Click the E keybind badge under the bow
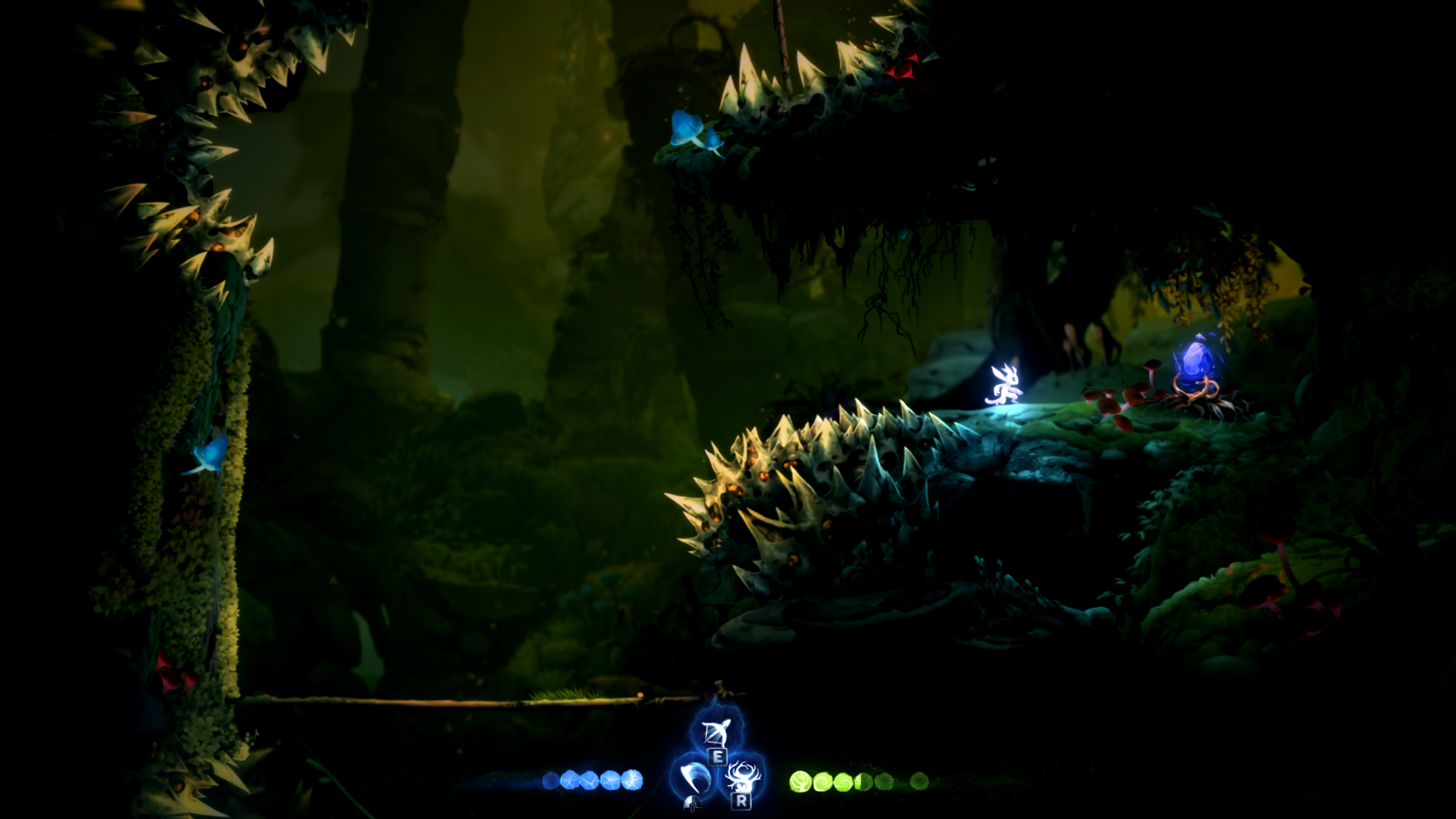 point(717,757)
